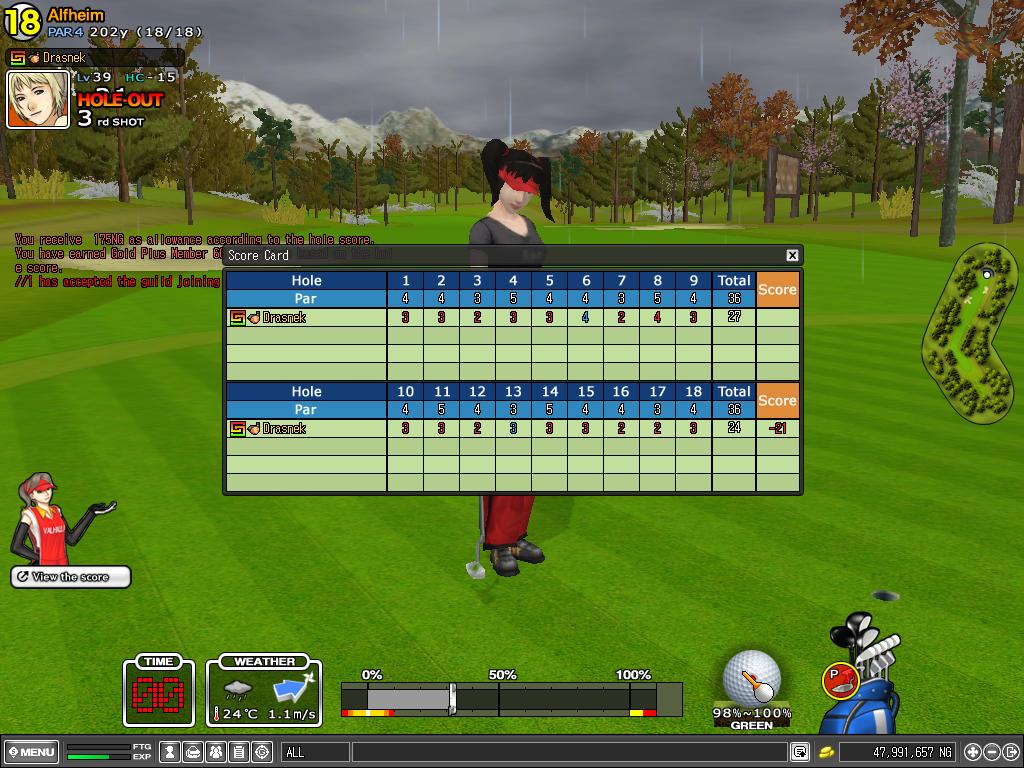The image size is (1024, 768).
Task: Click the View the score button
Action: 71,577
